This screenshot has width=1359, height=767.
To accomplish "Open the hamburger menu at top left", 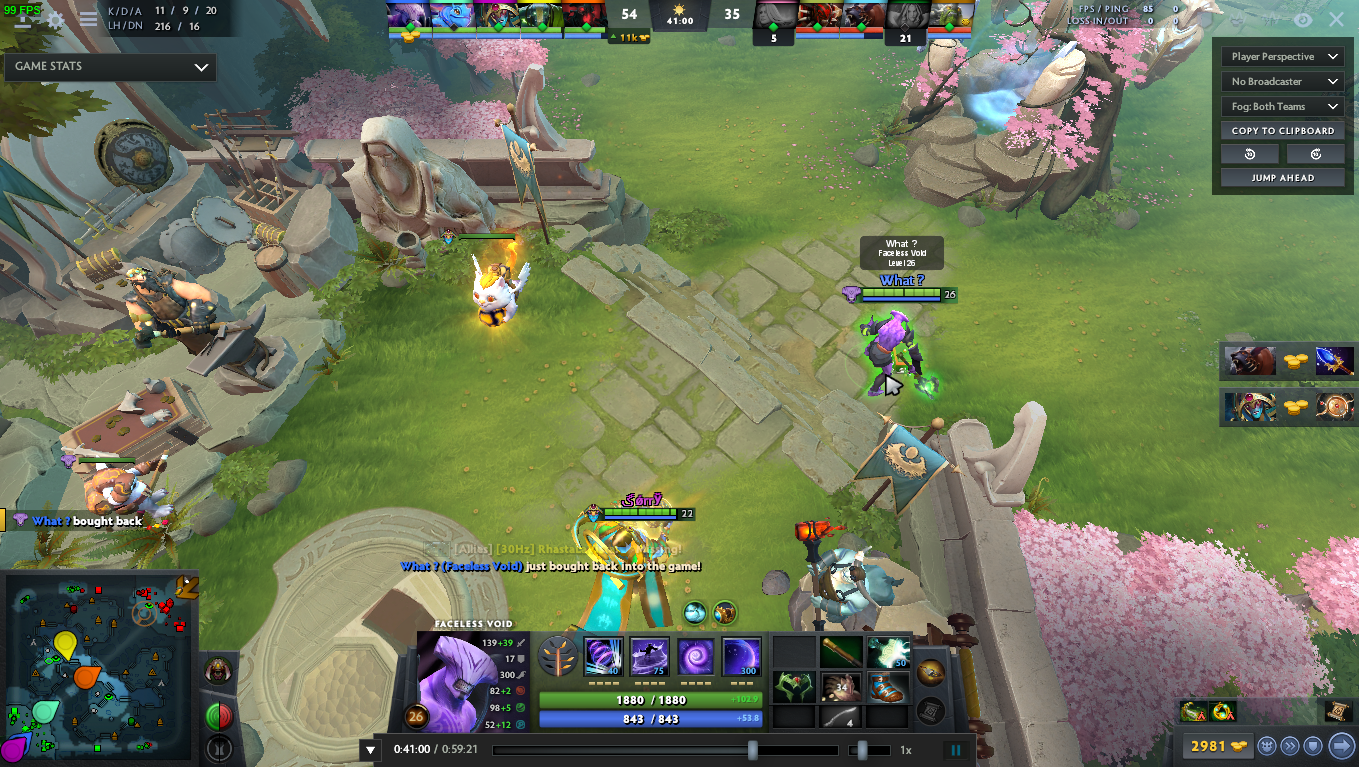I will [89, 17].
